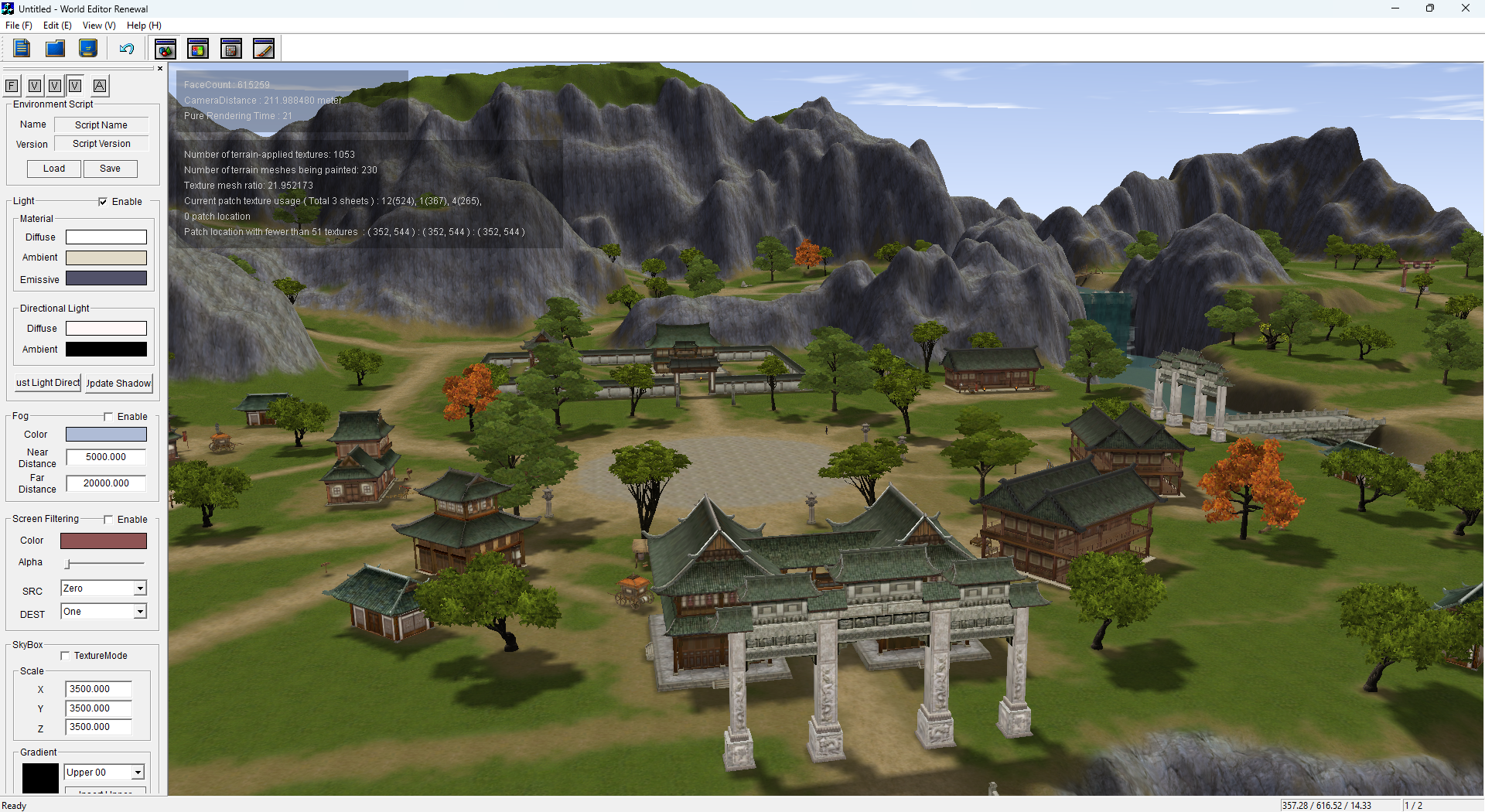
Task: Save the environment script
Action: tap(110, 169)
